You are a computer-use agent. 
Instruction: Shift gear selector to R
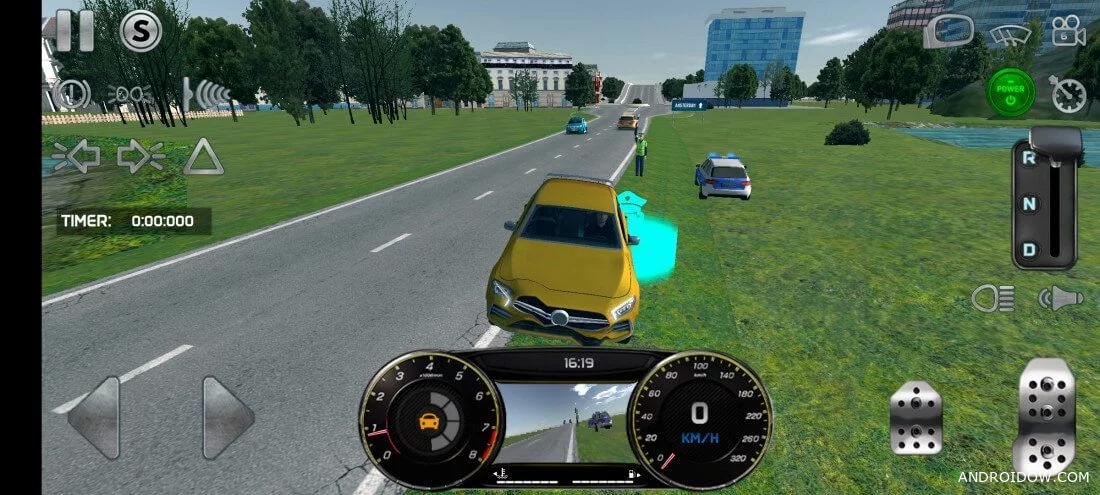pyautogui.click(x=1027, y=157)
